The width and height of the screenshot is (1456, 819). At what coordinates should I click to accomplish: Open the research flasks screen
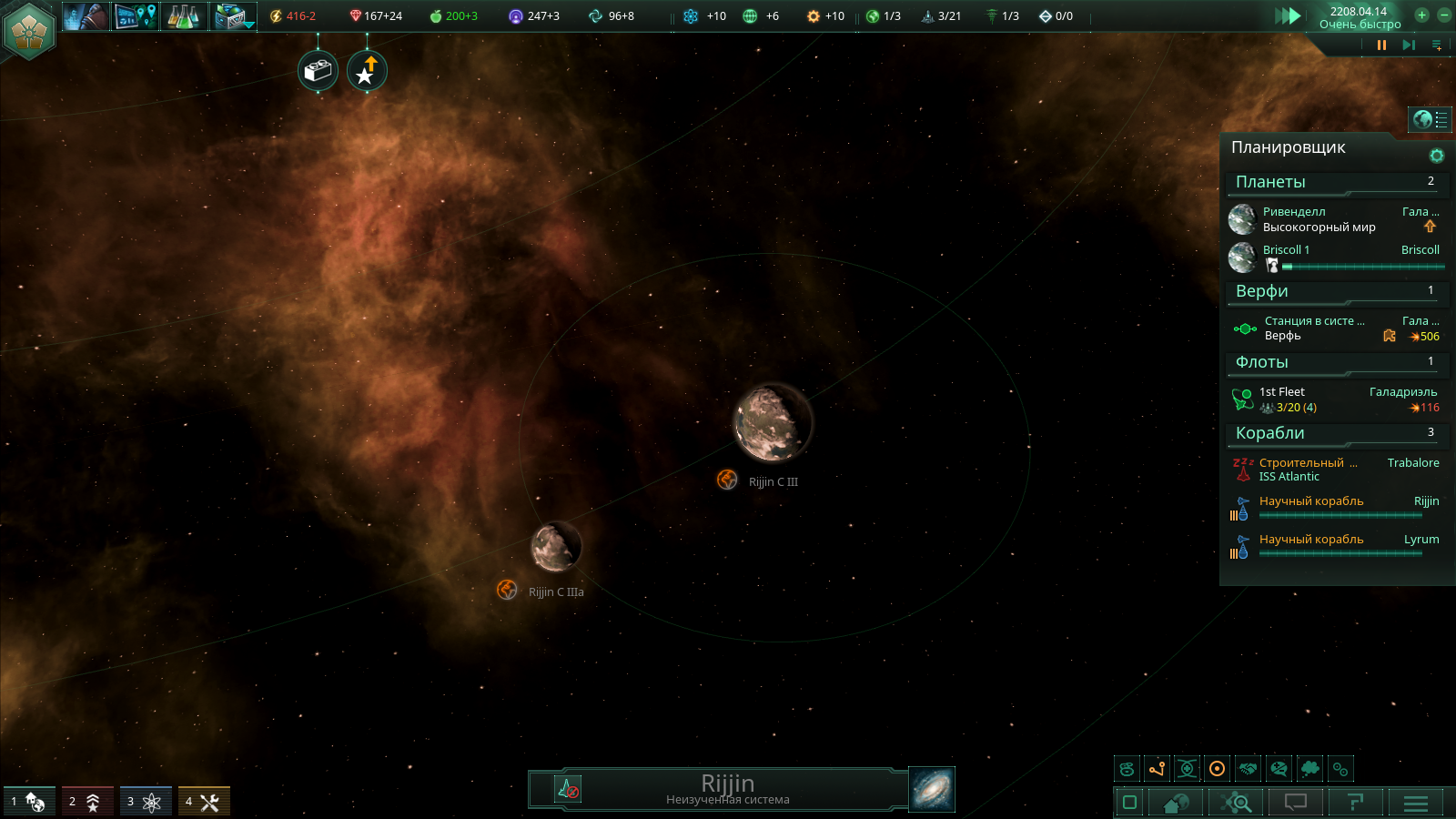click(x=183, y=15)
